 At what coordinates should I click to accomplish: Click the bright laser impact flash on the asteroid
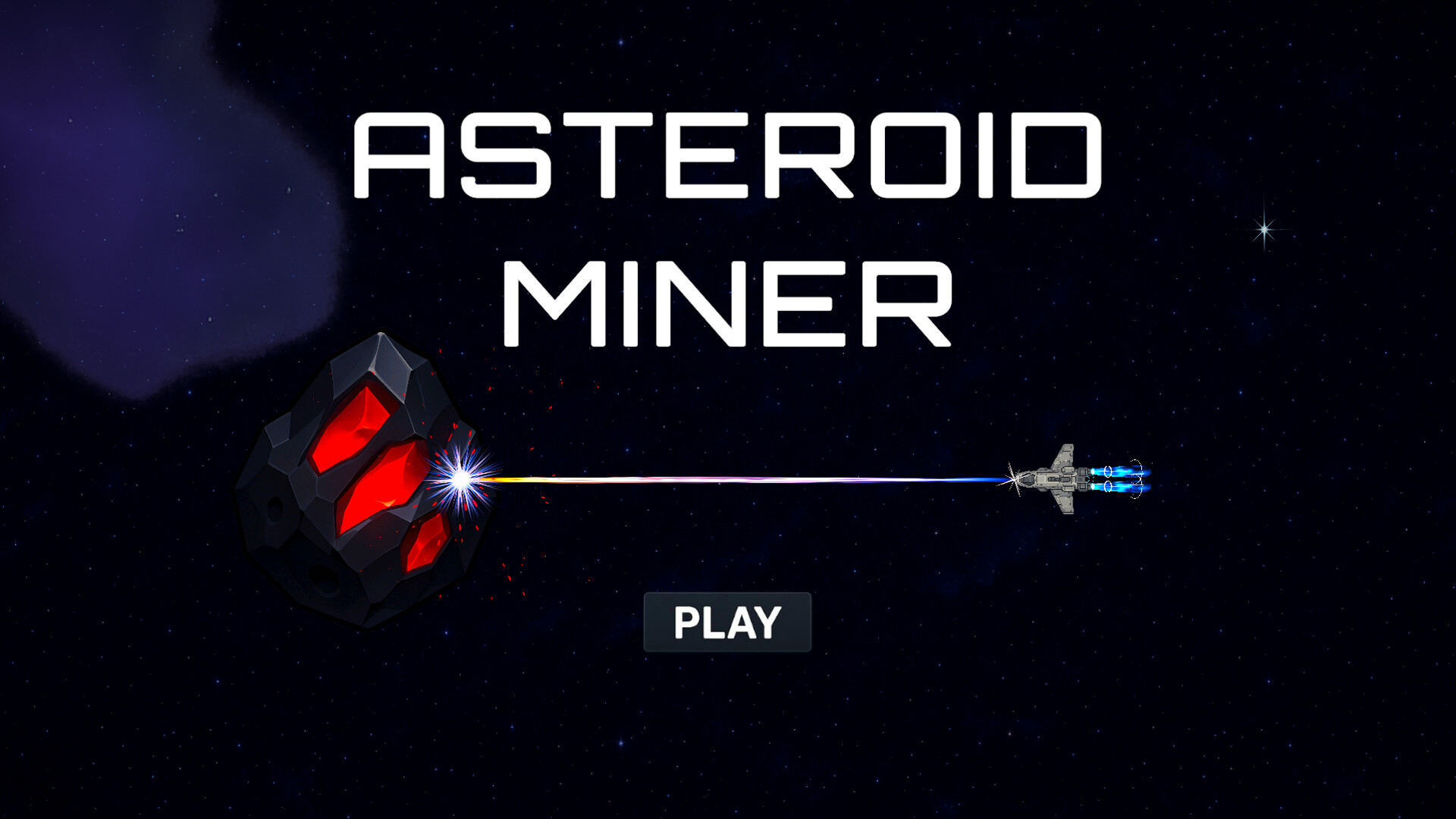tap(461, 476)
